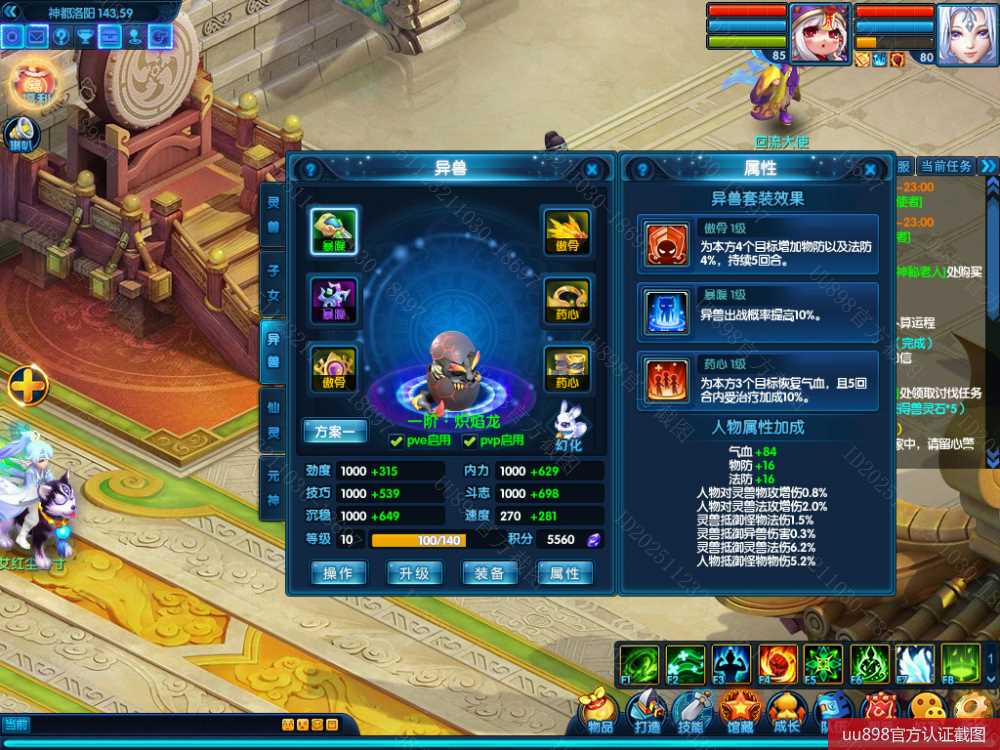
Task: Select the 方案一 scheme button
Action: pyautogui.click(x=335, y=432)
